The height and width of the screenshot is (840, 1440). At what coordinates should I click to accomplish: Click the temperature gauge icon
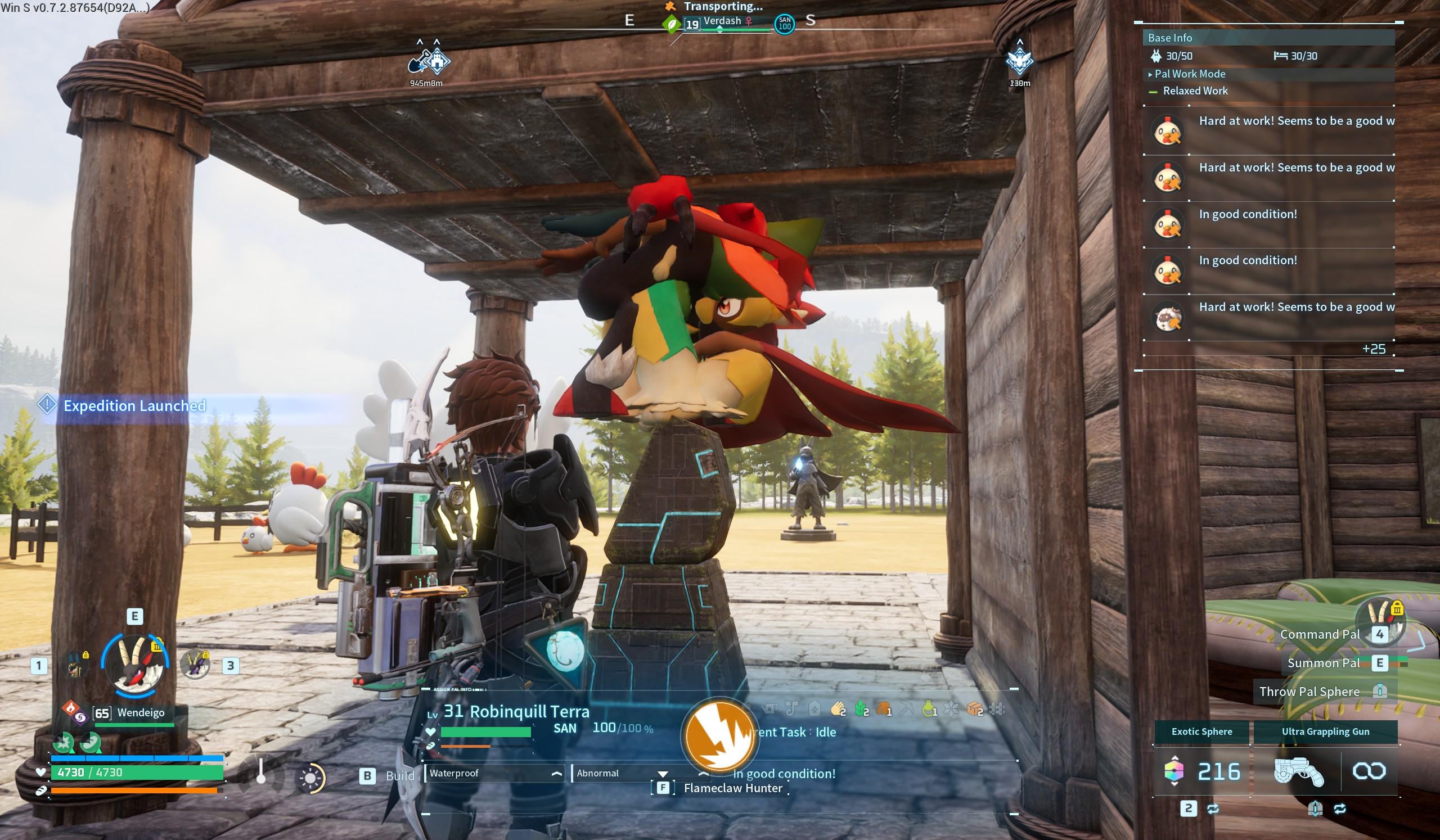pos(260,773)
